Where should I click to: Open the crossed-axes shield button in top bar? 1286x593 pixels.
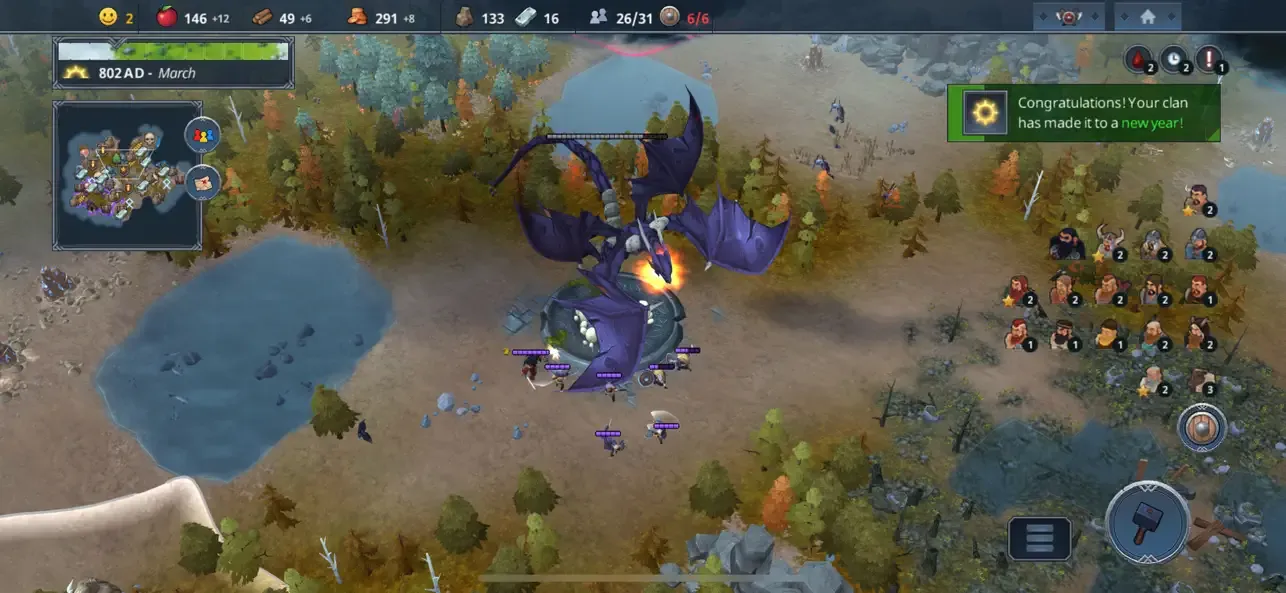1069,17
